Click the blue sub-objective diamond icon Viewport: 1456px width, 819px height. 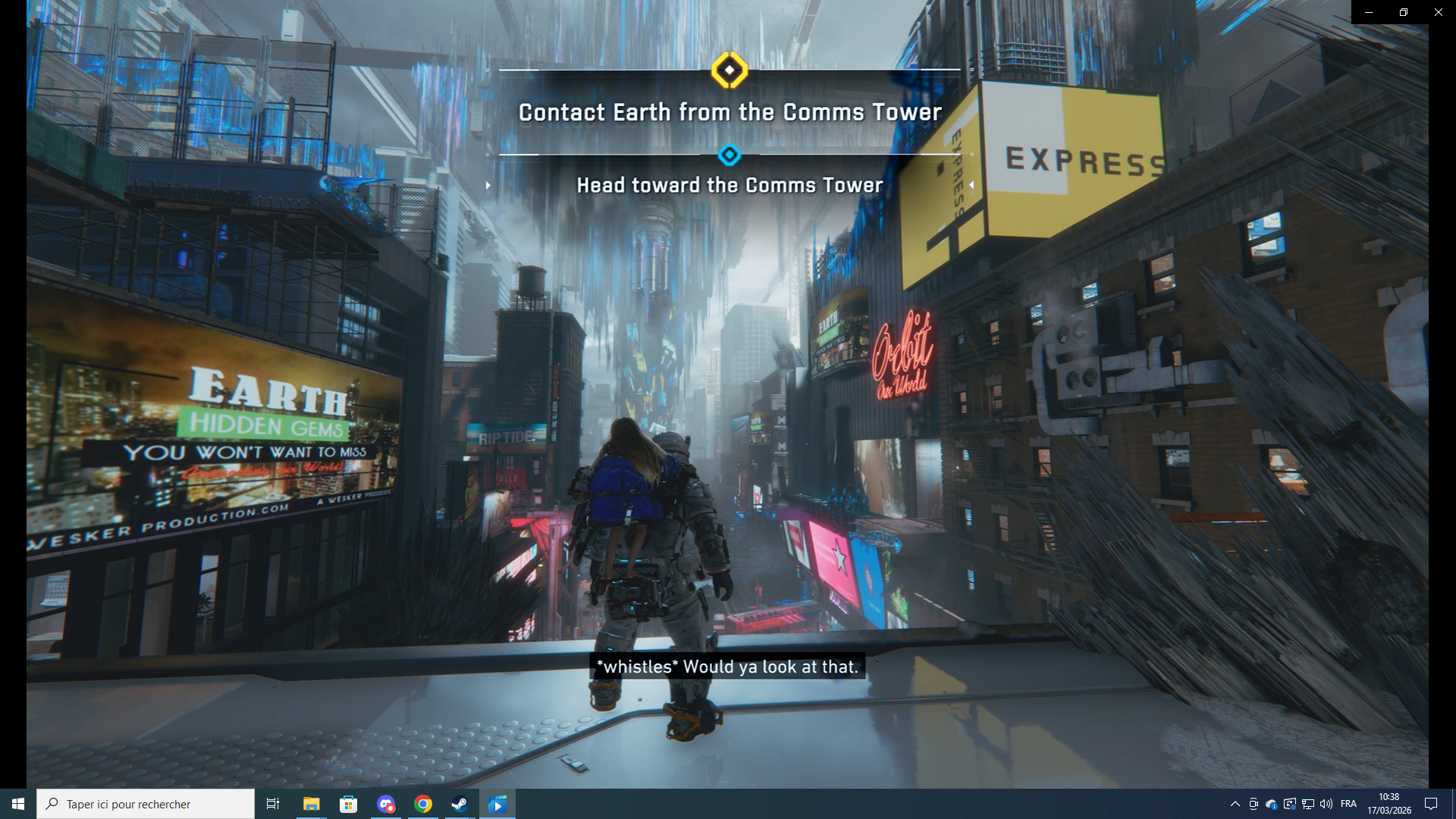coord(729,155)
